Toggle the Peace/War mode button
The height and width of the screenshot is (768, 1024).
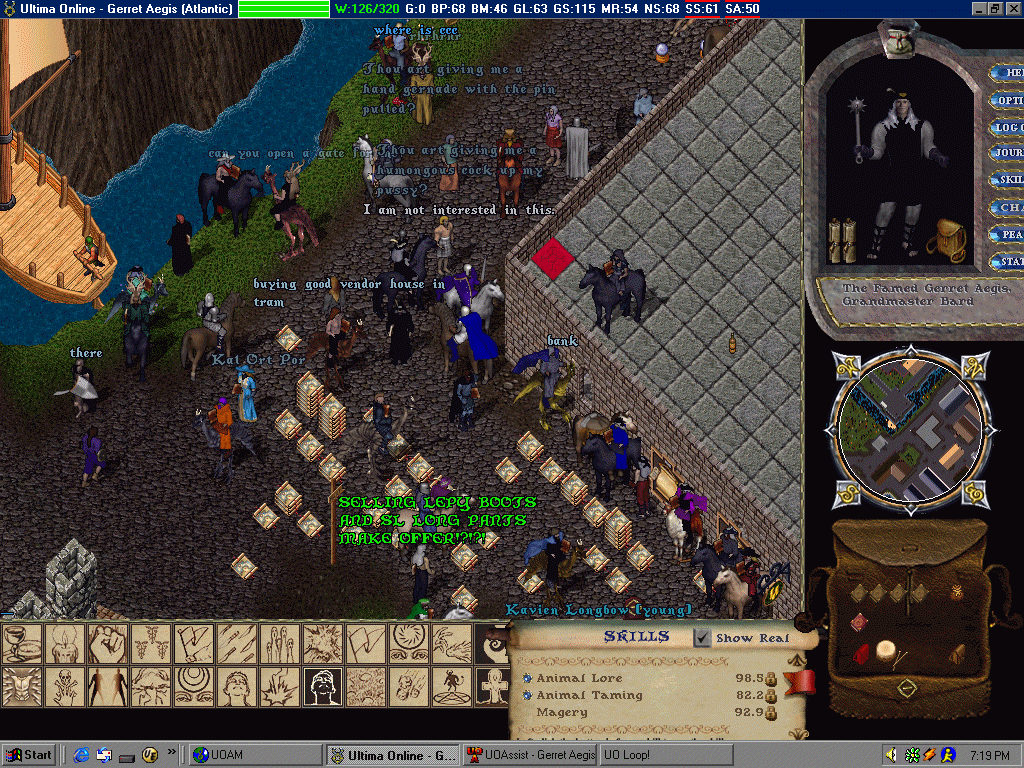[x=1008, y=235]
